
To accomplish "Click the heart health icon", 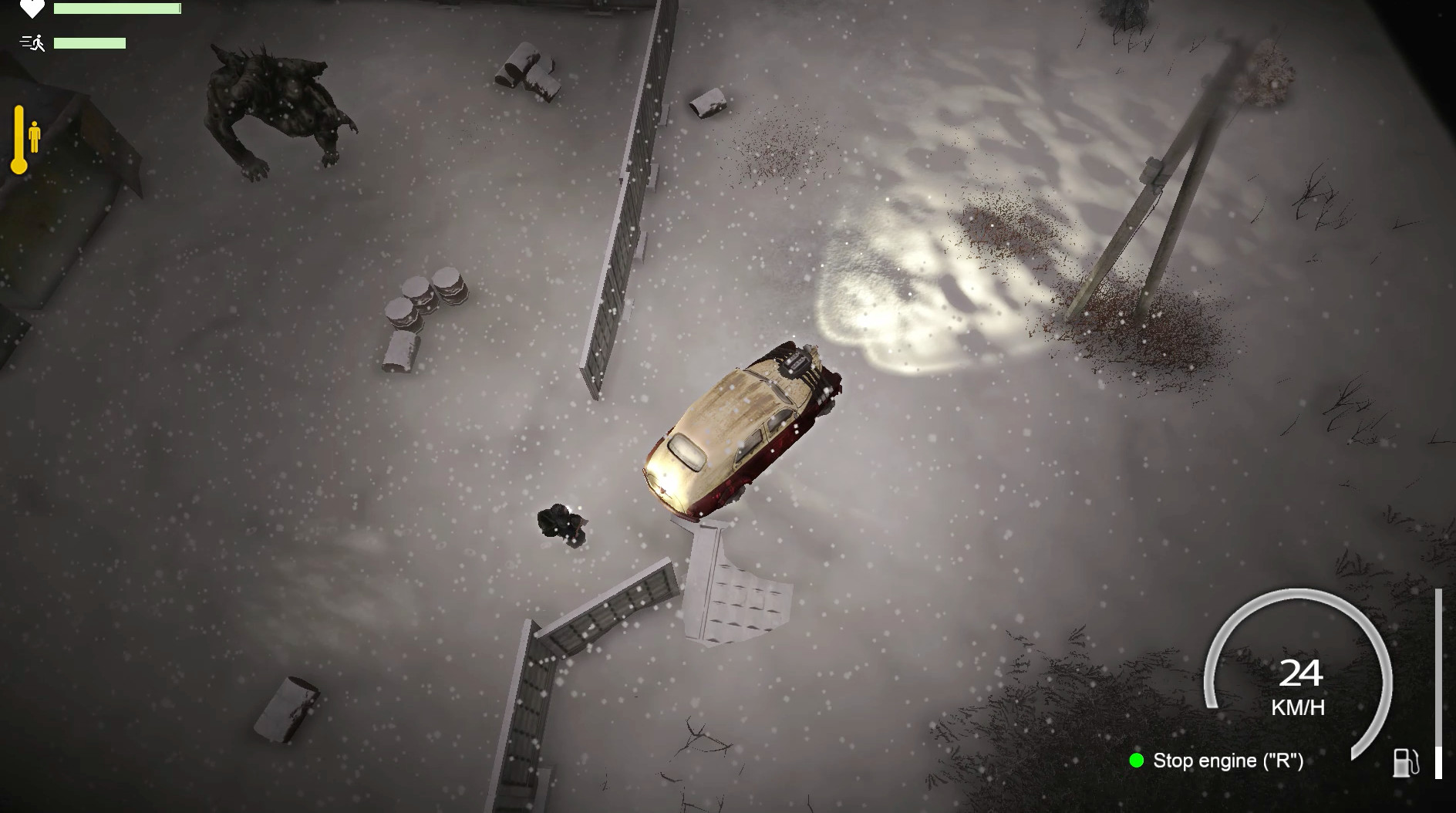I will [x=32, y=9].
